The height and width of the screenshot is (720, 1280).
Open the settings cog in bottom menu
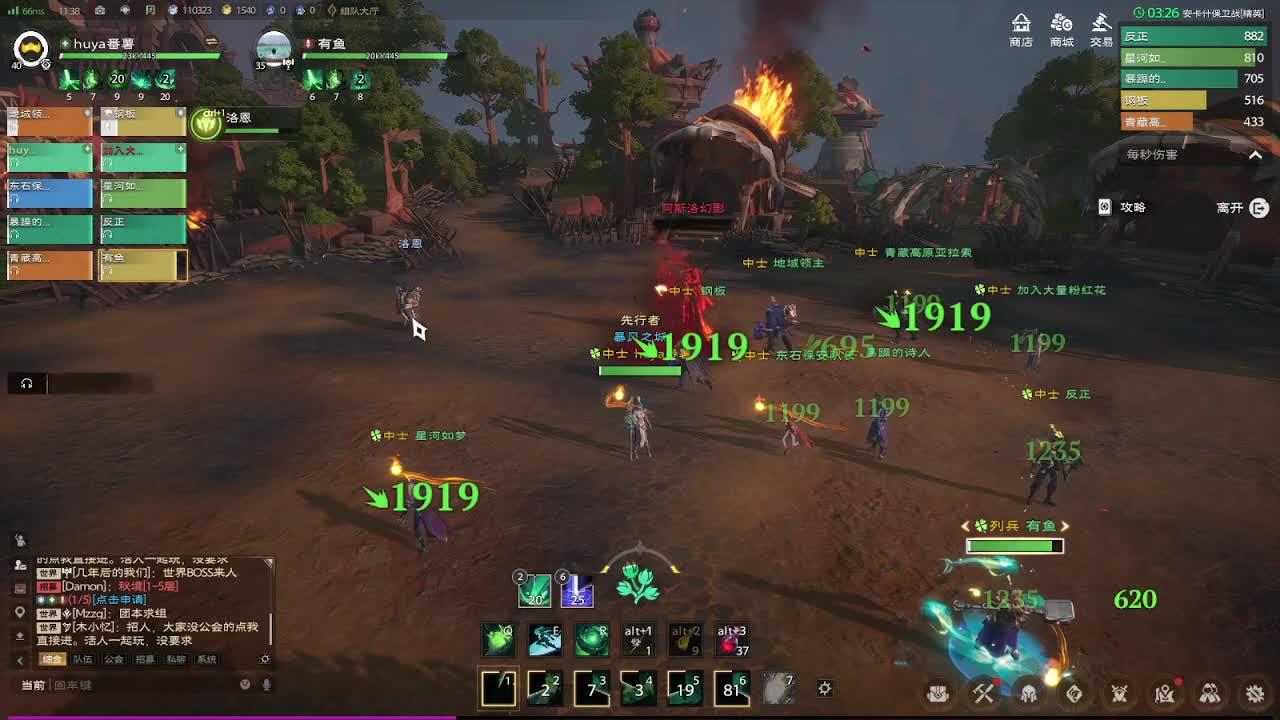pyautogui.click(x=1256, y=692)
